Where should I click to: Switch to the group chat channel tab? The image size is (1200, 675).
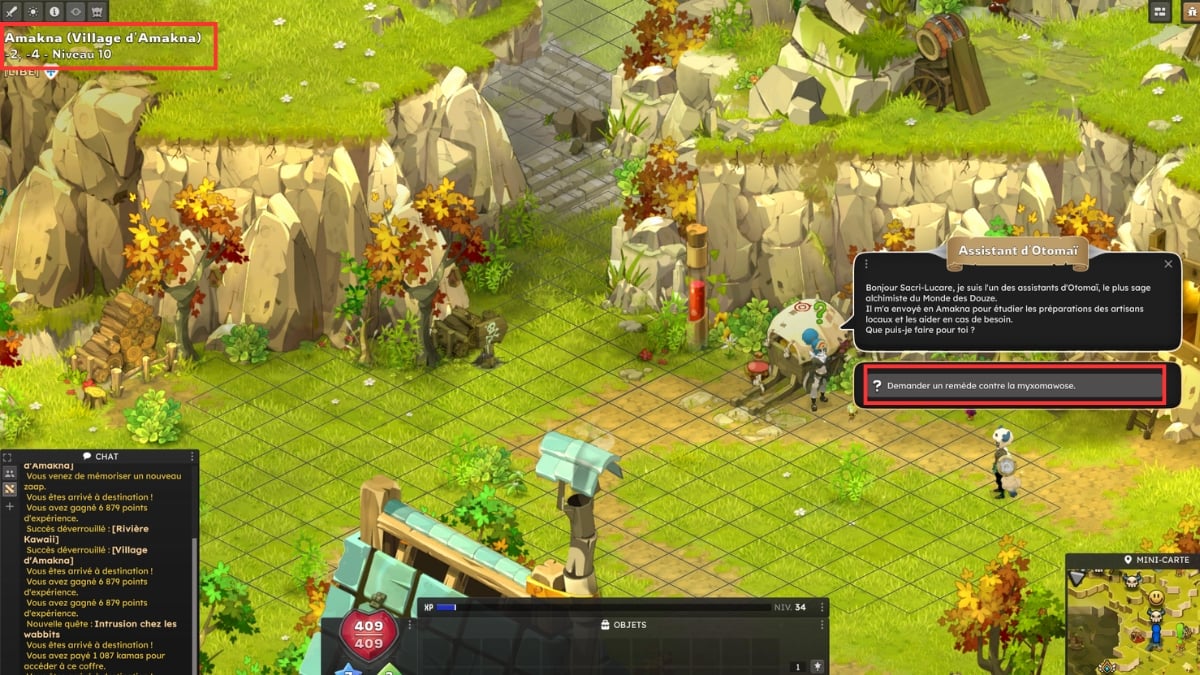(10, 473)
